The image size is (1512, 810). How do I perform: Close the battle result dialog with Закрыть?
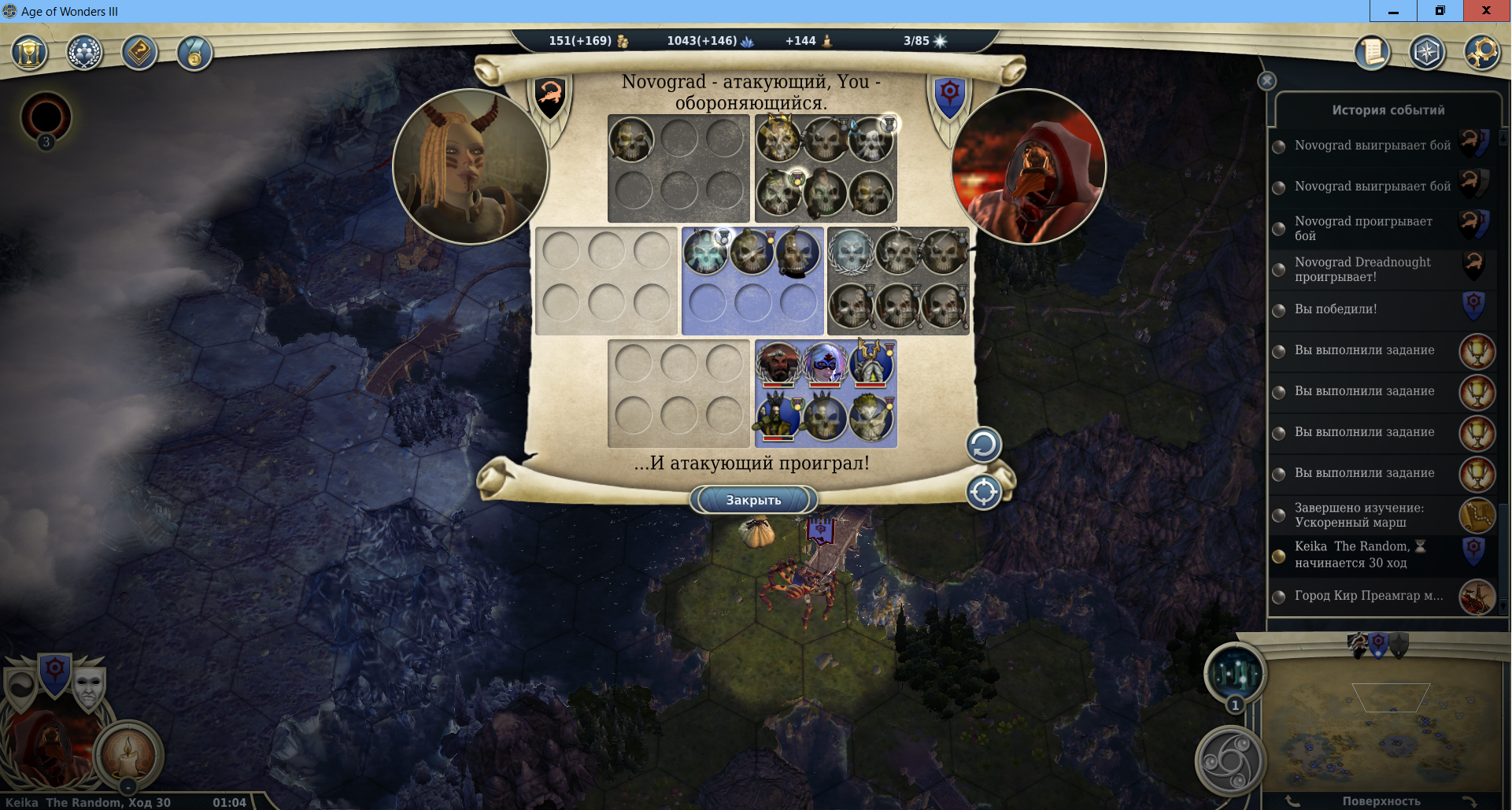coord(753,500)
